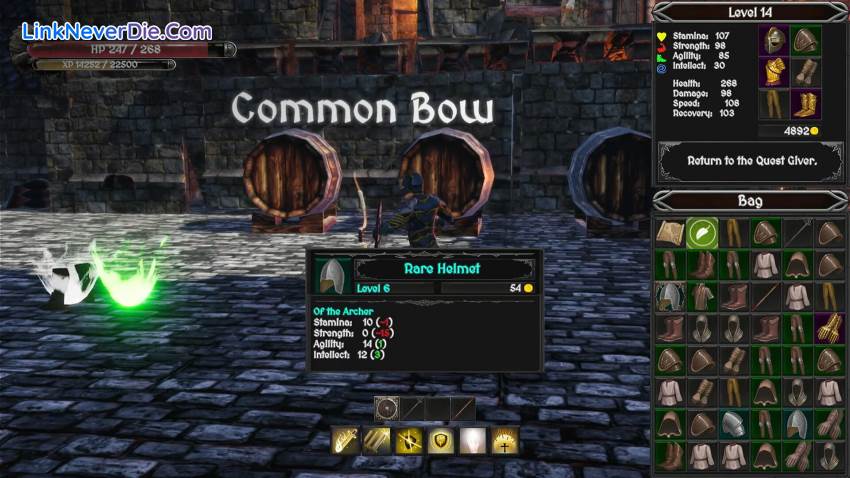Open the LinkNeverDie.Com watermark link
This screenshot has width=850, height=478.
click(116, 32)
